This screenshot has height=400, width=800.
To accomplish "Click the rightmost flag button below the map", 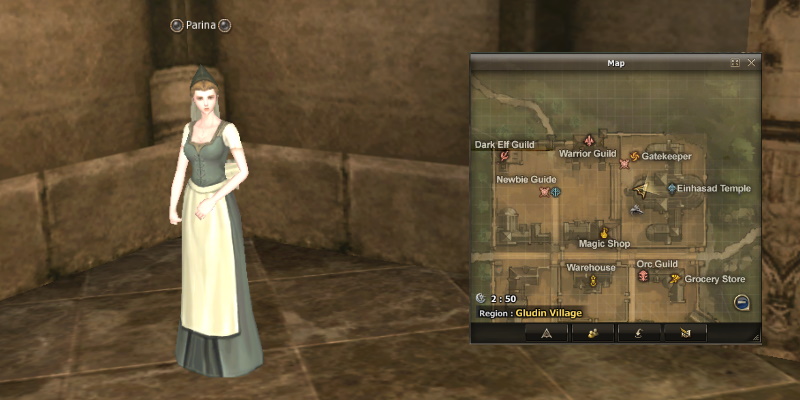I will [684, 333].
